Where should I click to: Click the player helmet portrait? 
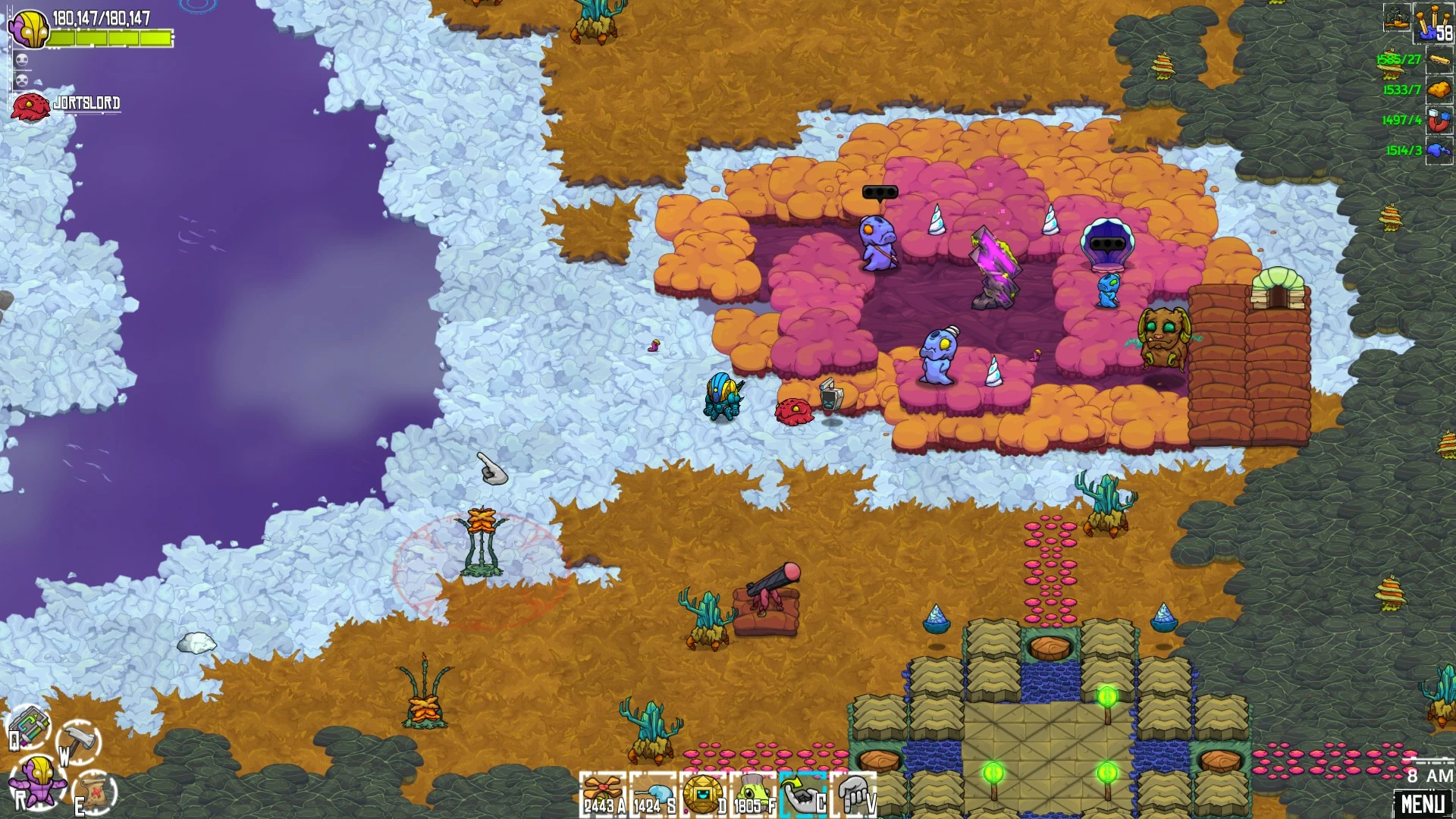point(30,29)
